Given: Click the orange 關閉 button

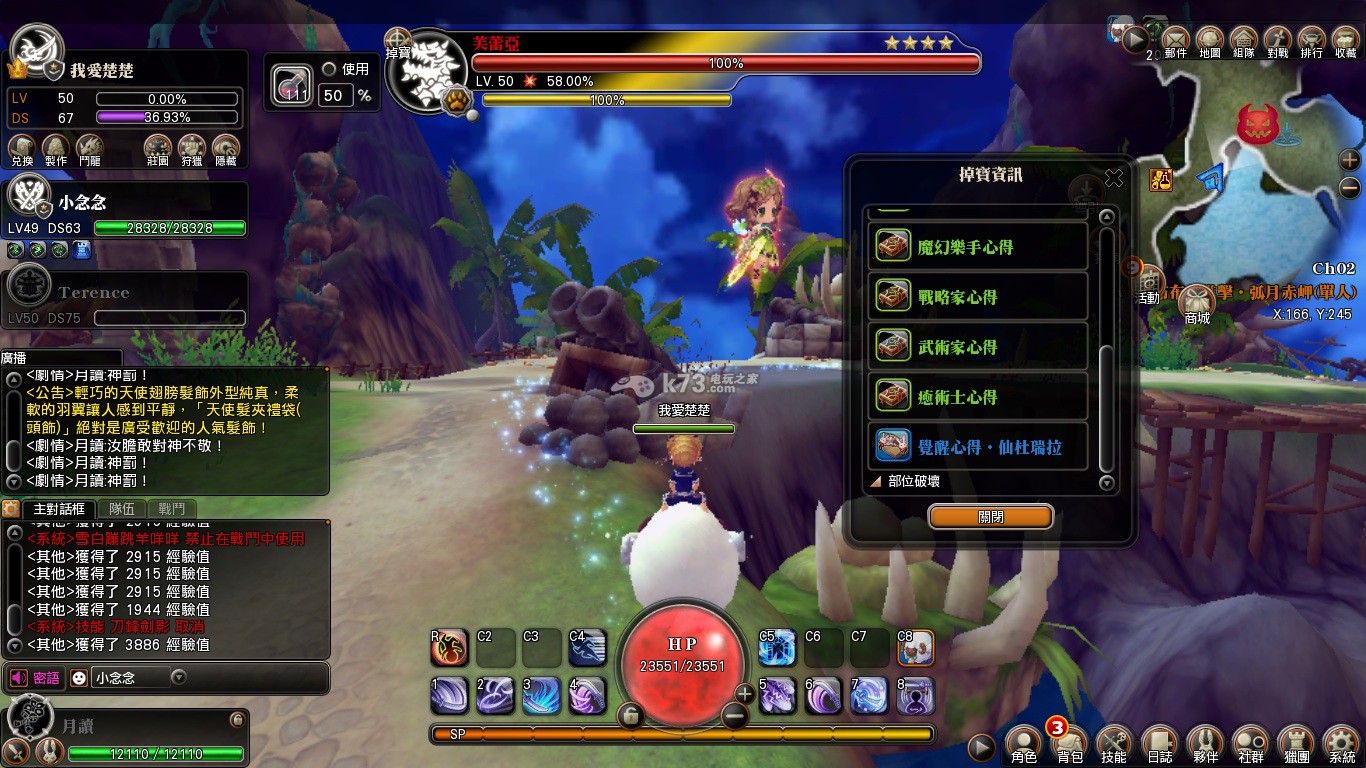Looking at the screenshot, I should pyautogui.click(x=990, y=517).
